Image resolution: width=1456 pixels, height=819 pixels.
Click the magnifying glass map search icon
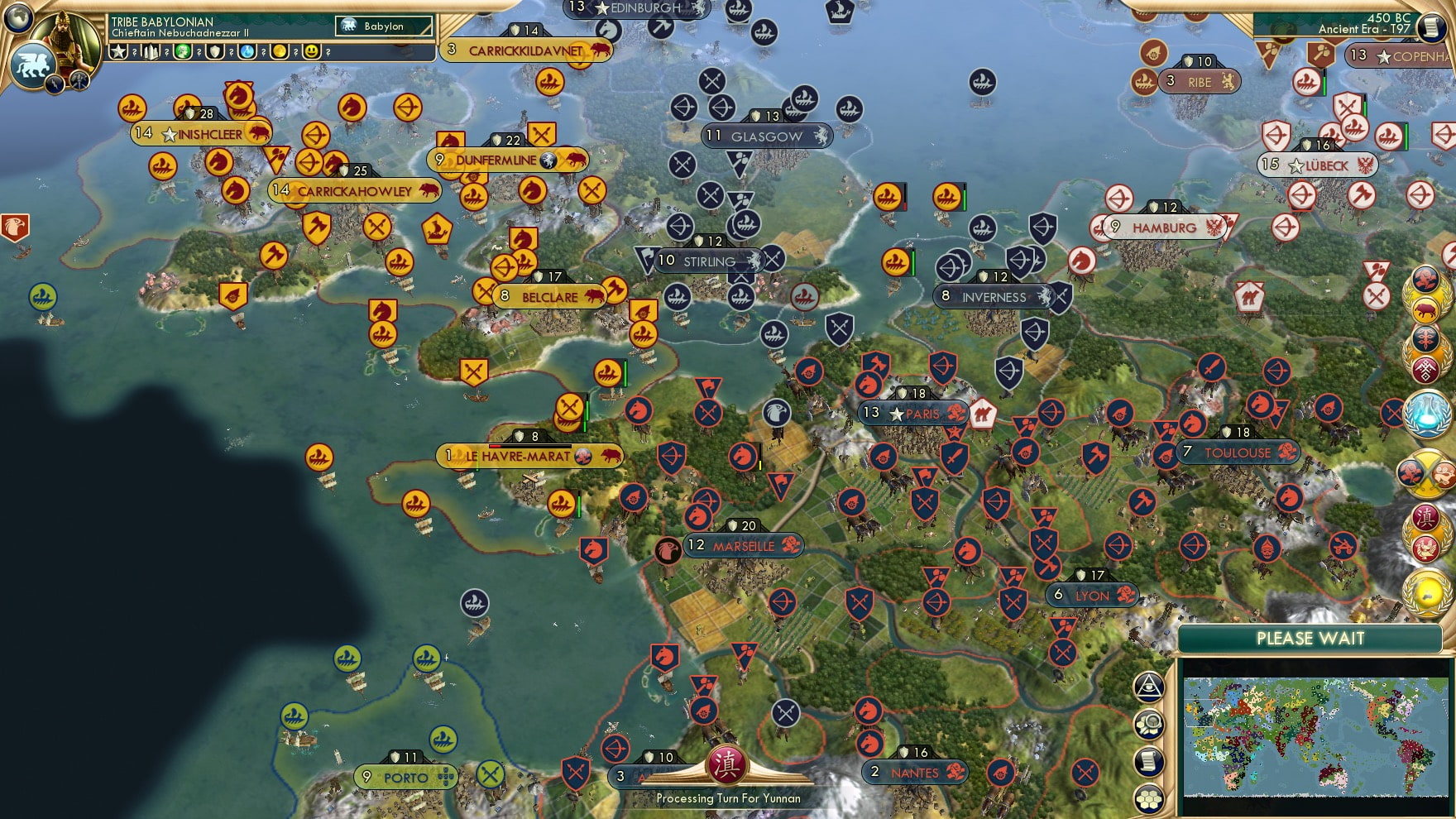tap(1148, 725)
